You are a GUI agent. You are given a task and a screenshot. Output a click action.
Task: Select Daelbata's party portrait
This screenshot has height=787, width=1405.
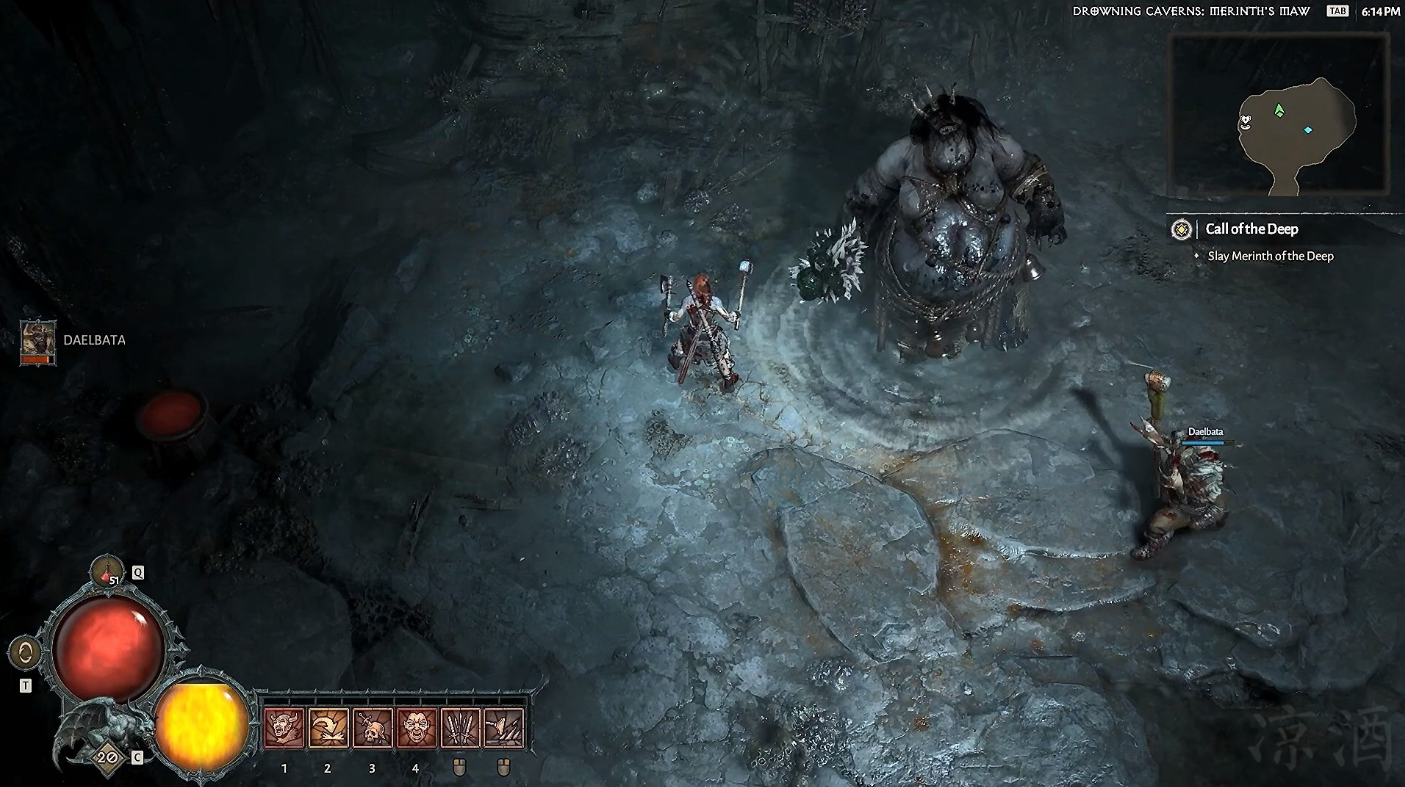point(39,342)
